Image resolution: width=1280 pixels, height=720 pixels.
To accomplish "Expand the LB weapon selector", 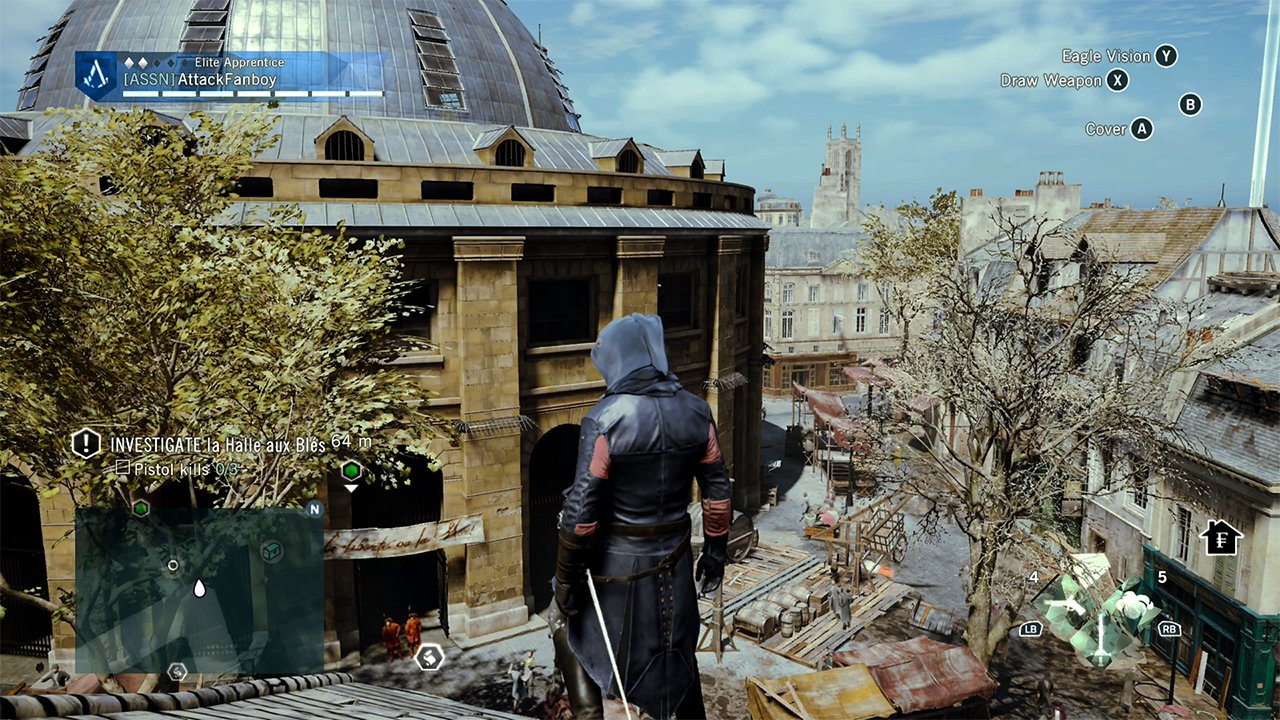I will tap(1032, 630).
